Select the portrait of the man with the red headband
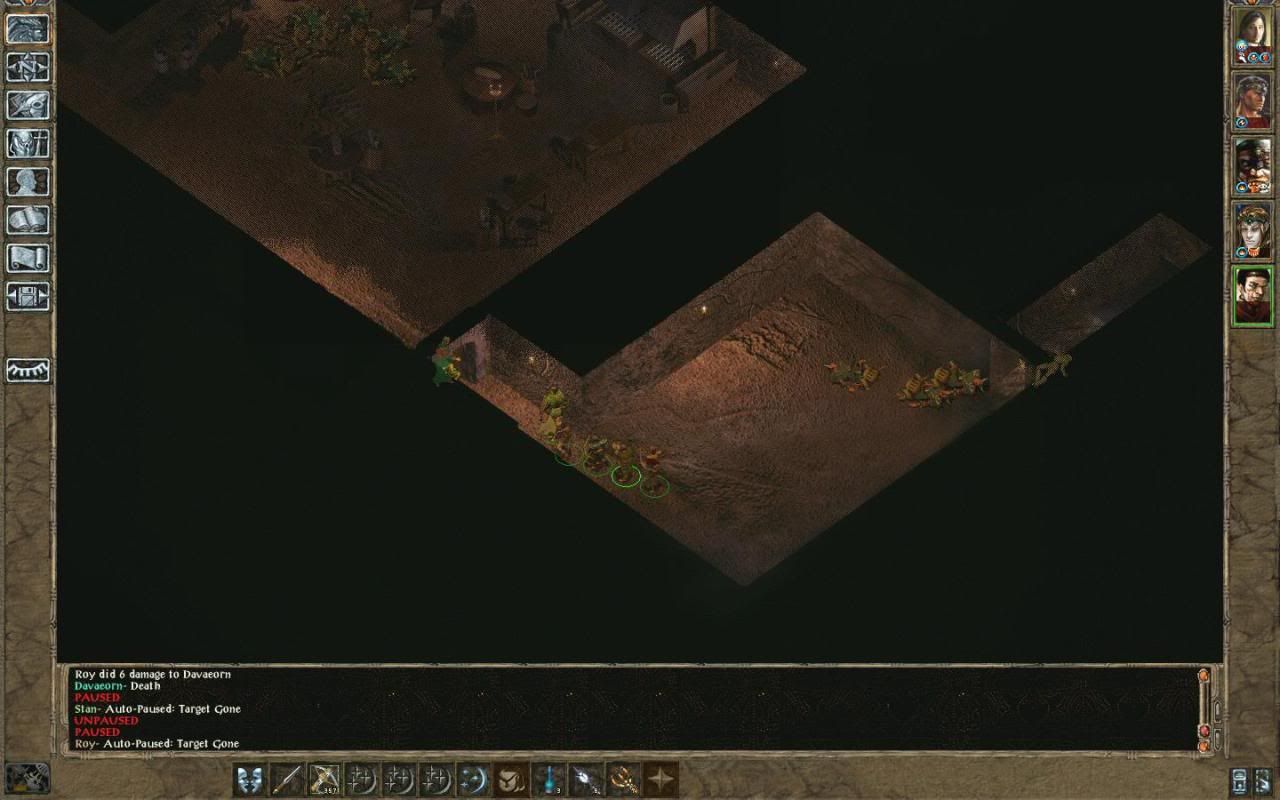 pyautogui.click(x=1253, y=100)
